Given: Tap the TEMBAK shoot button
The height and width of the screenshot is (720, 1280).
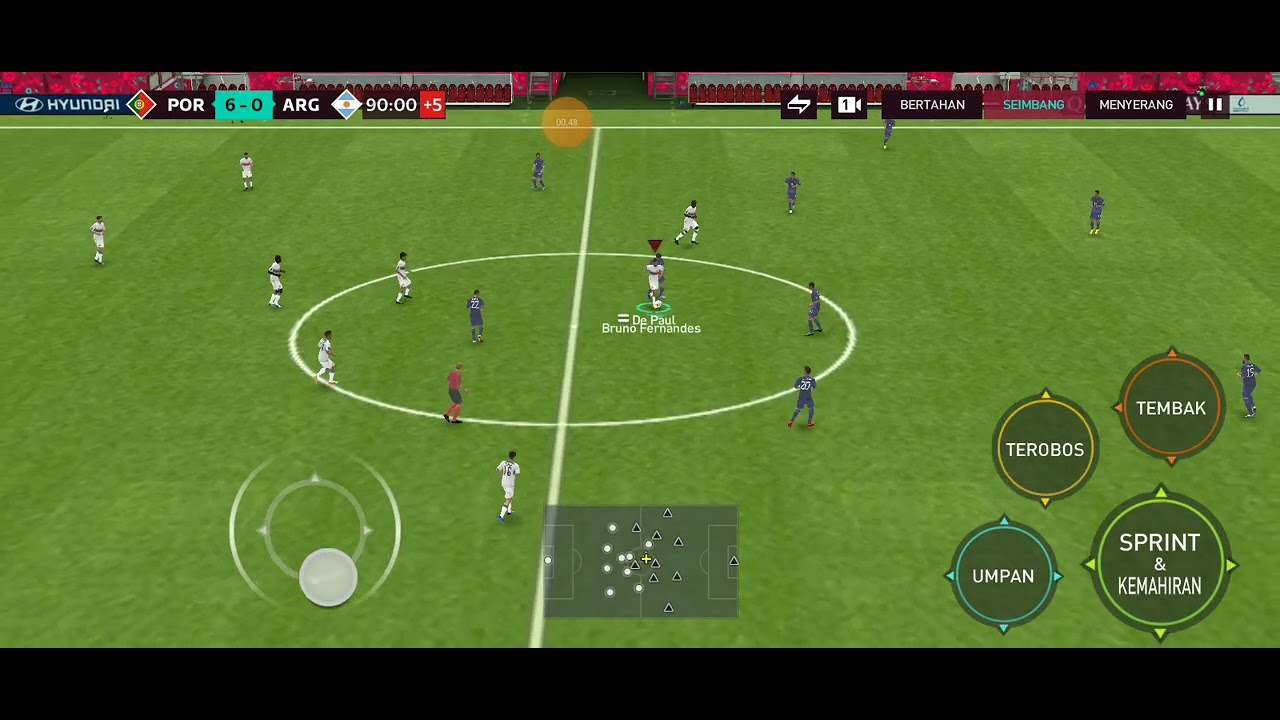Looking at the screenshot, I should coord(1171,408).
